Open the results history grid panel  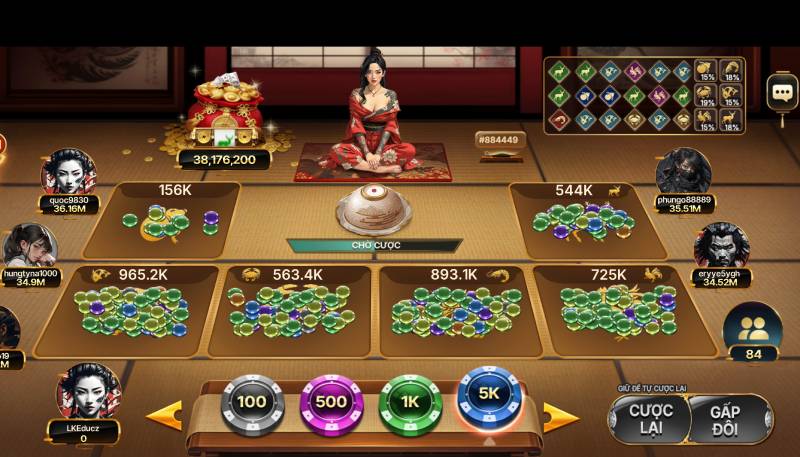tap(645, 95)
